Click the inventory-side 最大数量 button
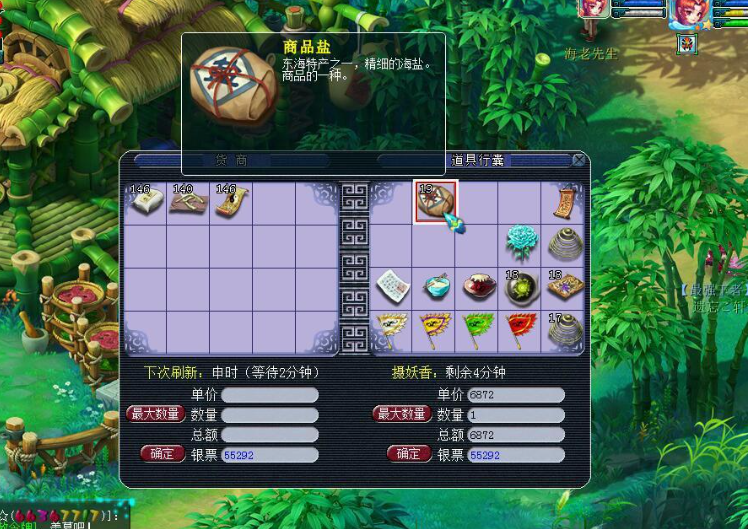748x529 pixels. tap(401, 414)
